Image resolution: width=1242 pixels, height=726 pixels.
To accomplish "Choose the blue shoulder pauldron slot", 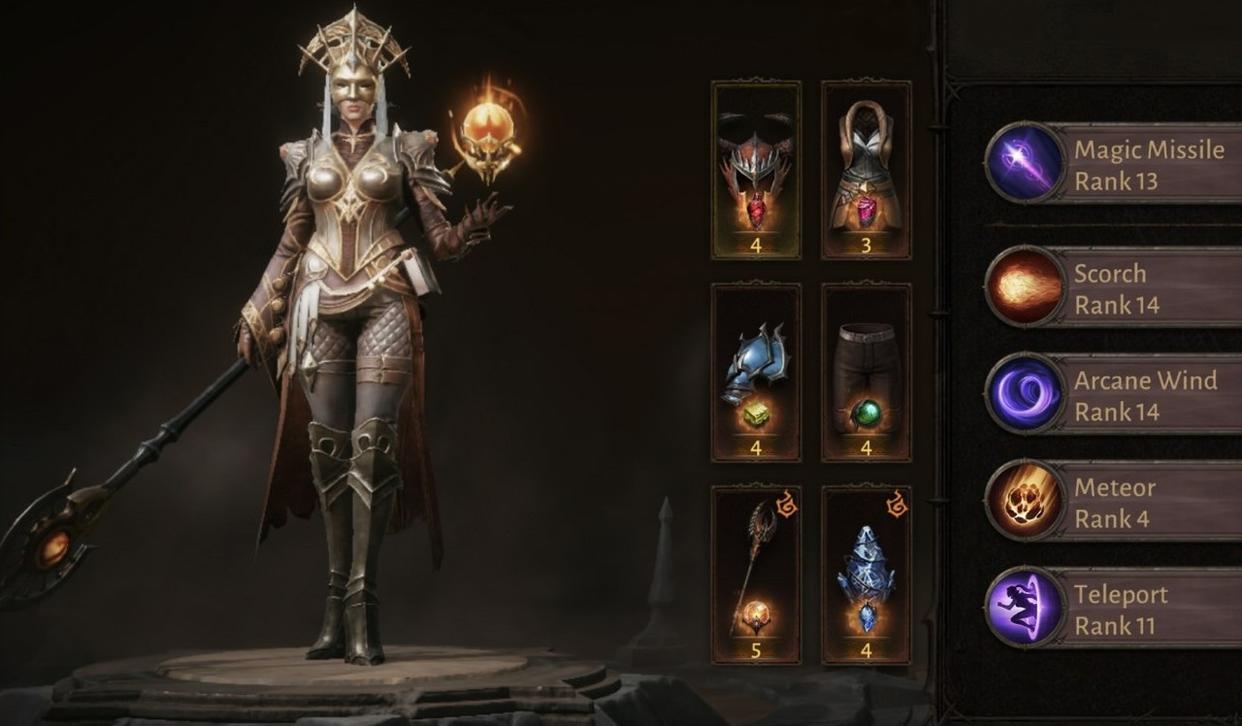I will click(756, 372).
